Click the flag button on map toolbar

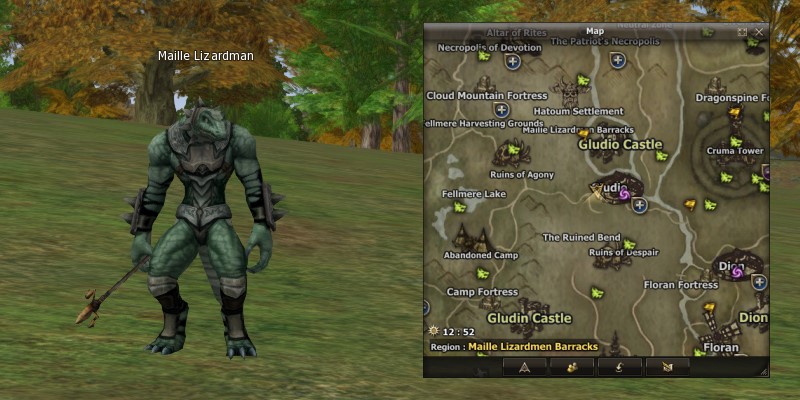click(667, 367)
